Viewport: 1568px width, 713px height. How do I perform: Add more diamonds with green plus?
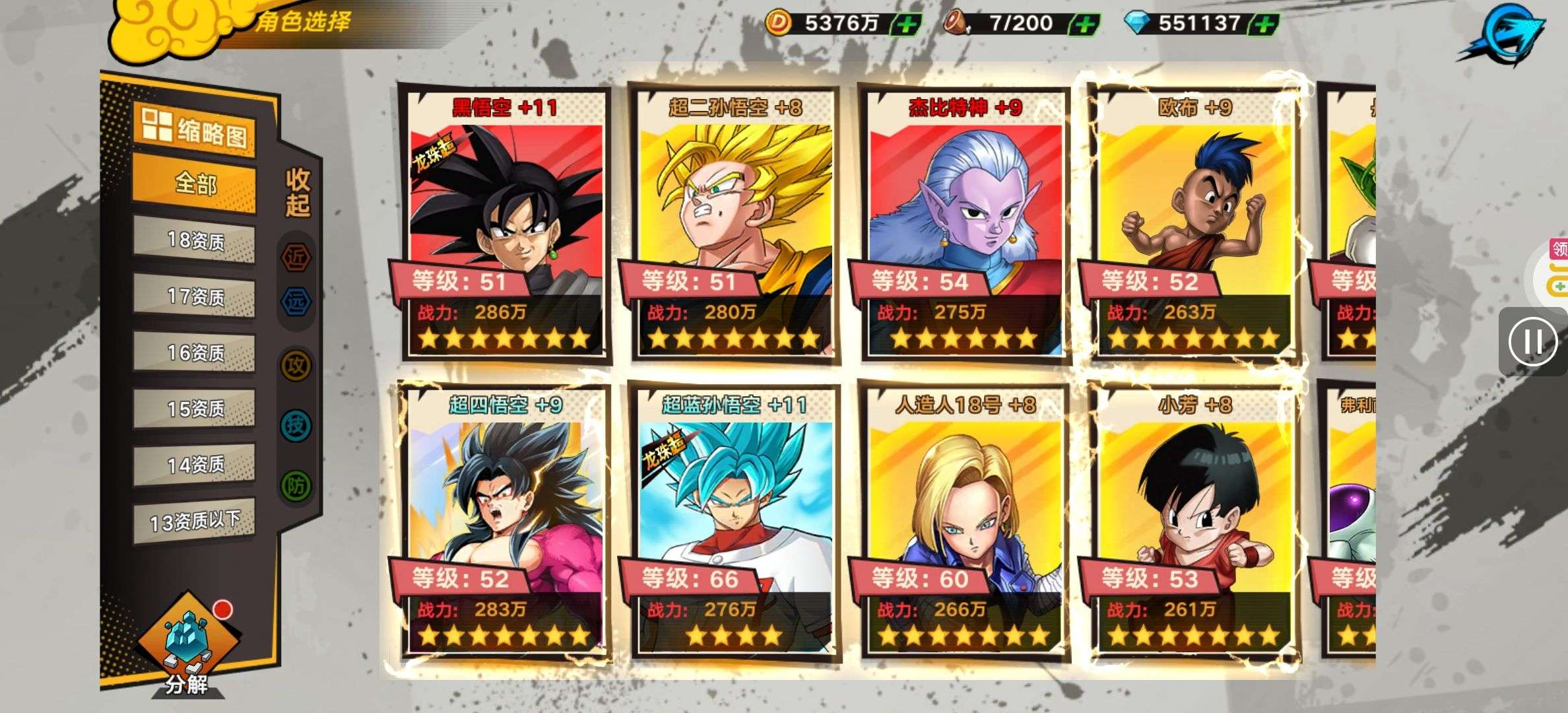click(x=1263, y=24)
